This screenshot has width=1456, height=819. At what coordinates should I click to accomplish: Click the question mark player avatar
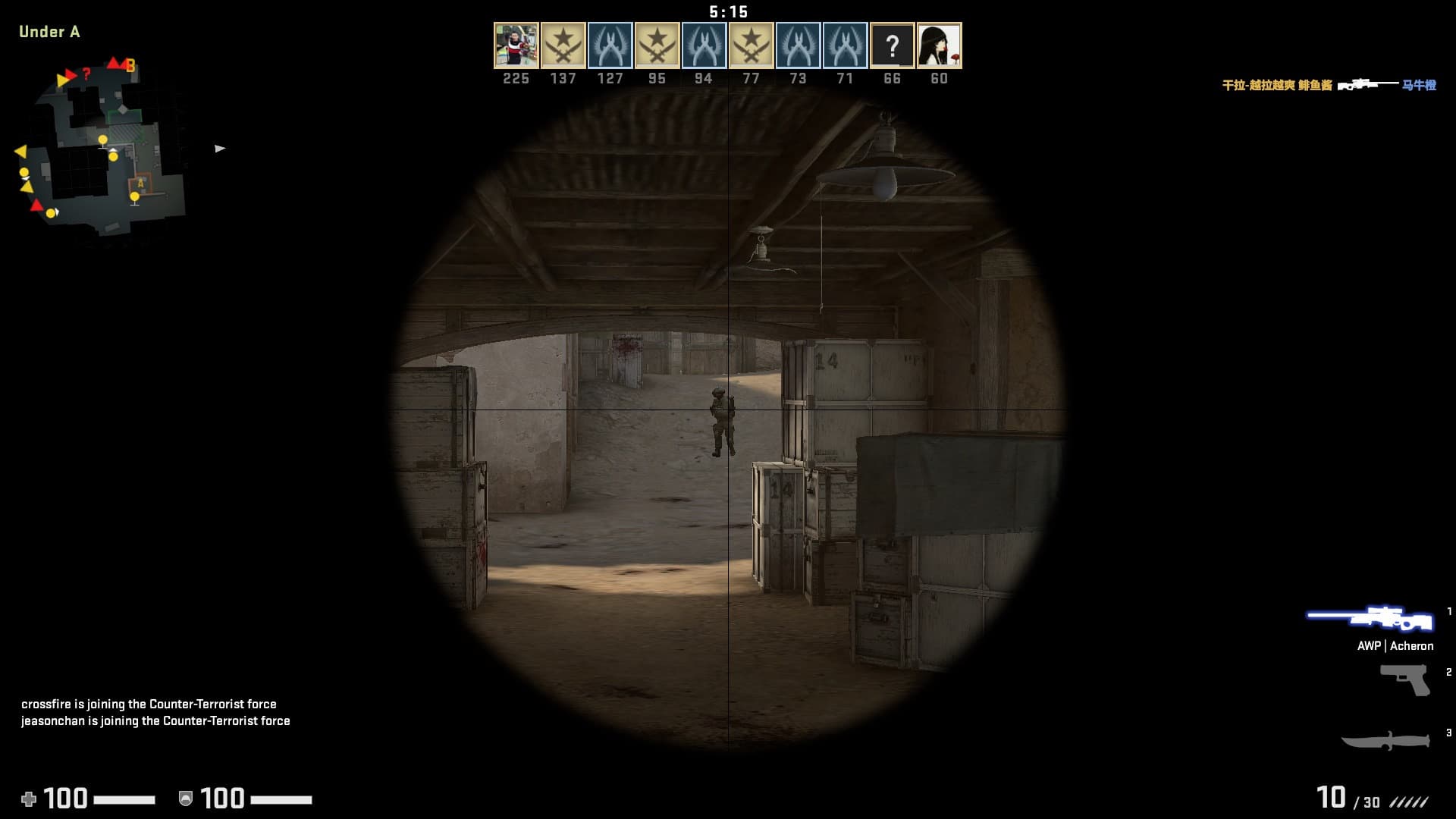pyautogui.click(x=892, y=45)
